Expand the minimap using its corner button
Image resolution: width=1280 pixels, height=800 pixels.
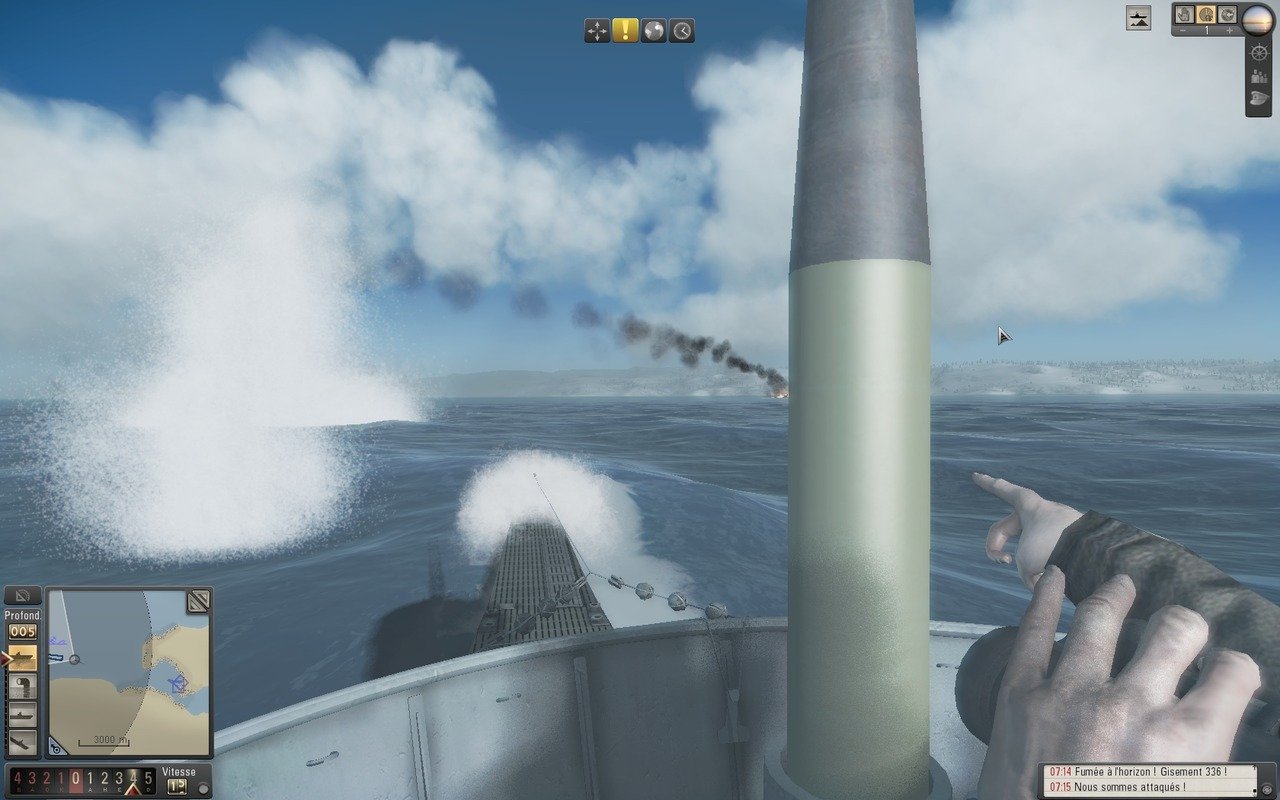point(198,601)
